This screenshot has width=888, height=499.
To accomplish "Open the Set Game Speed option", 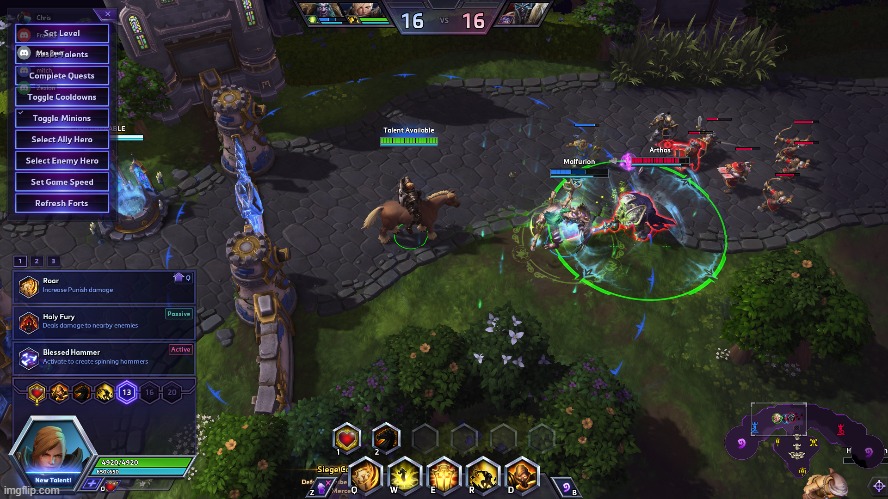I will (62, 182).
